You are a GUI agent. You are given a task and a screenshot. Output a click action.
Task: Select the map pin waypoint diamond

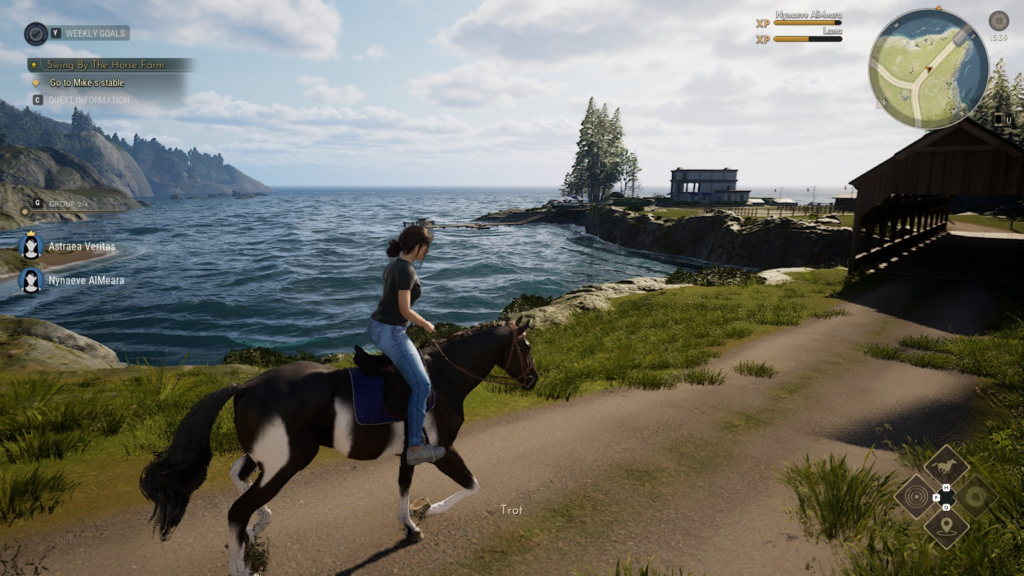pyautogui.click(x=945, y=526)
